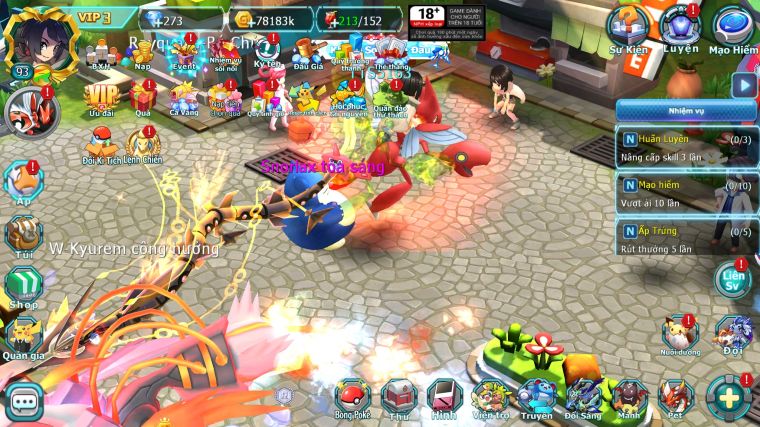Open the Liên Sv cross-server button

pyautogui.click(x=733, y=280)
